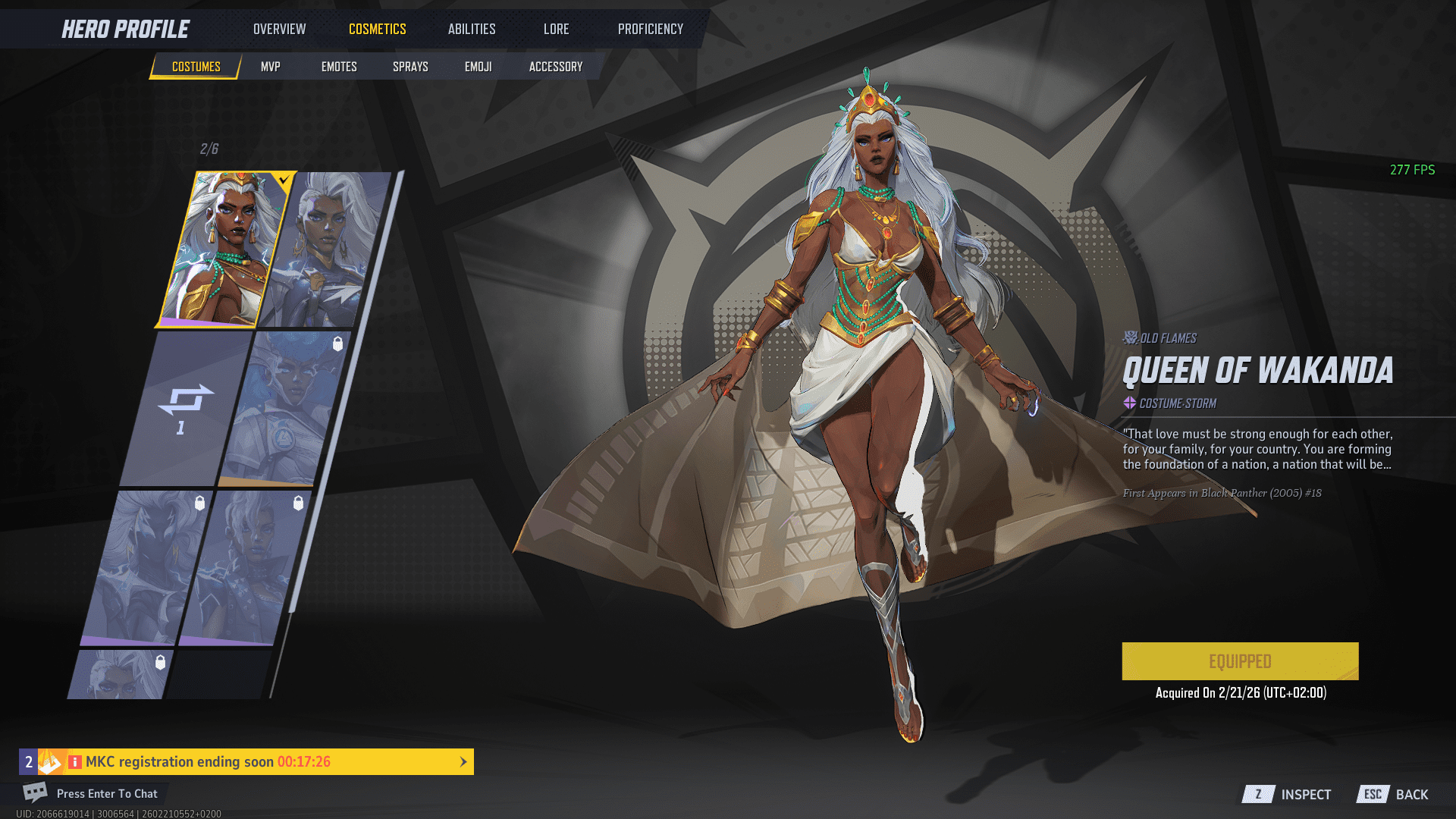Switch to the Proficiency tab
The width and height of the screenshot is (1456, 819).
click(650, 29)
